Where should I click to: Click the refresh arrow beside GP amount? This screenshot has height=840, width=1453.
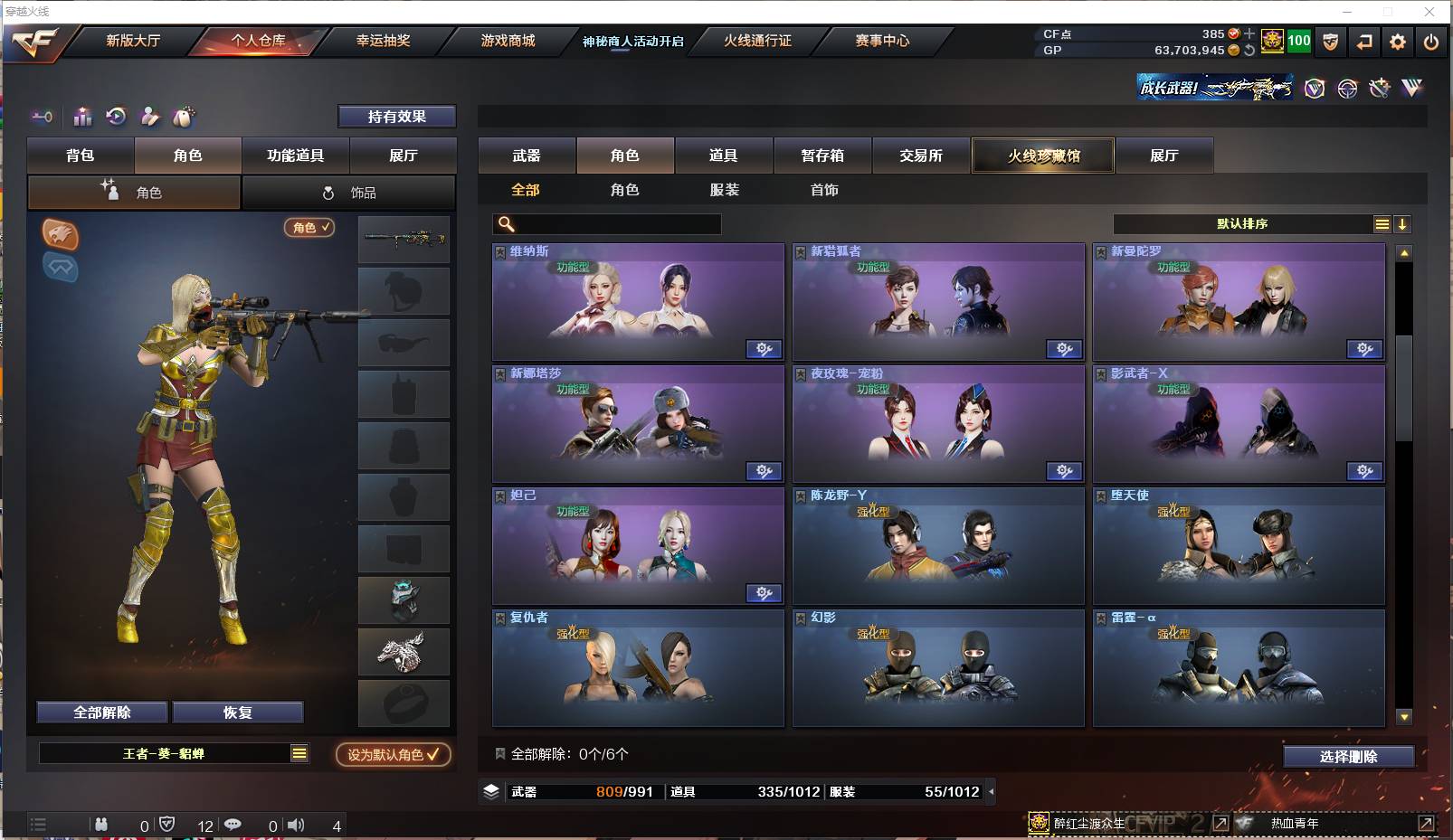point(1249,52)
